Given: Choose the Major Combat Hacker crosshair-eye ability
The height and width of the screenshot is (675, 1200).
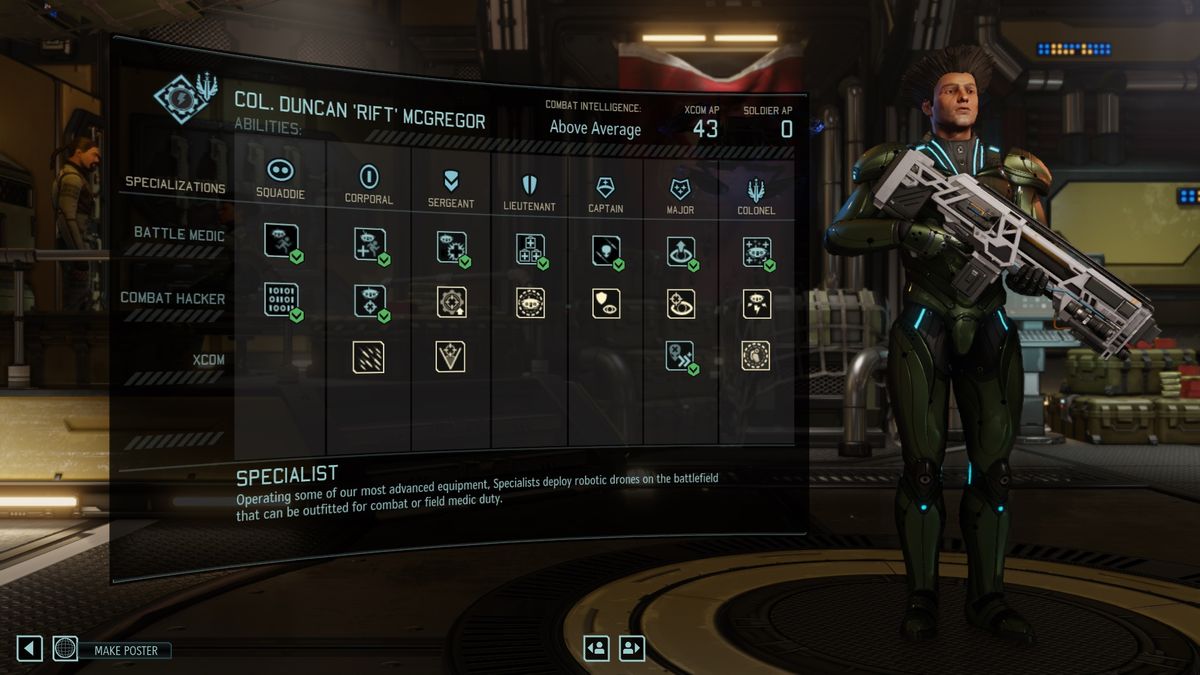Looking at the screenshot, I should click(x=681, y=304).
